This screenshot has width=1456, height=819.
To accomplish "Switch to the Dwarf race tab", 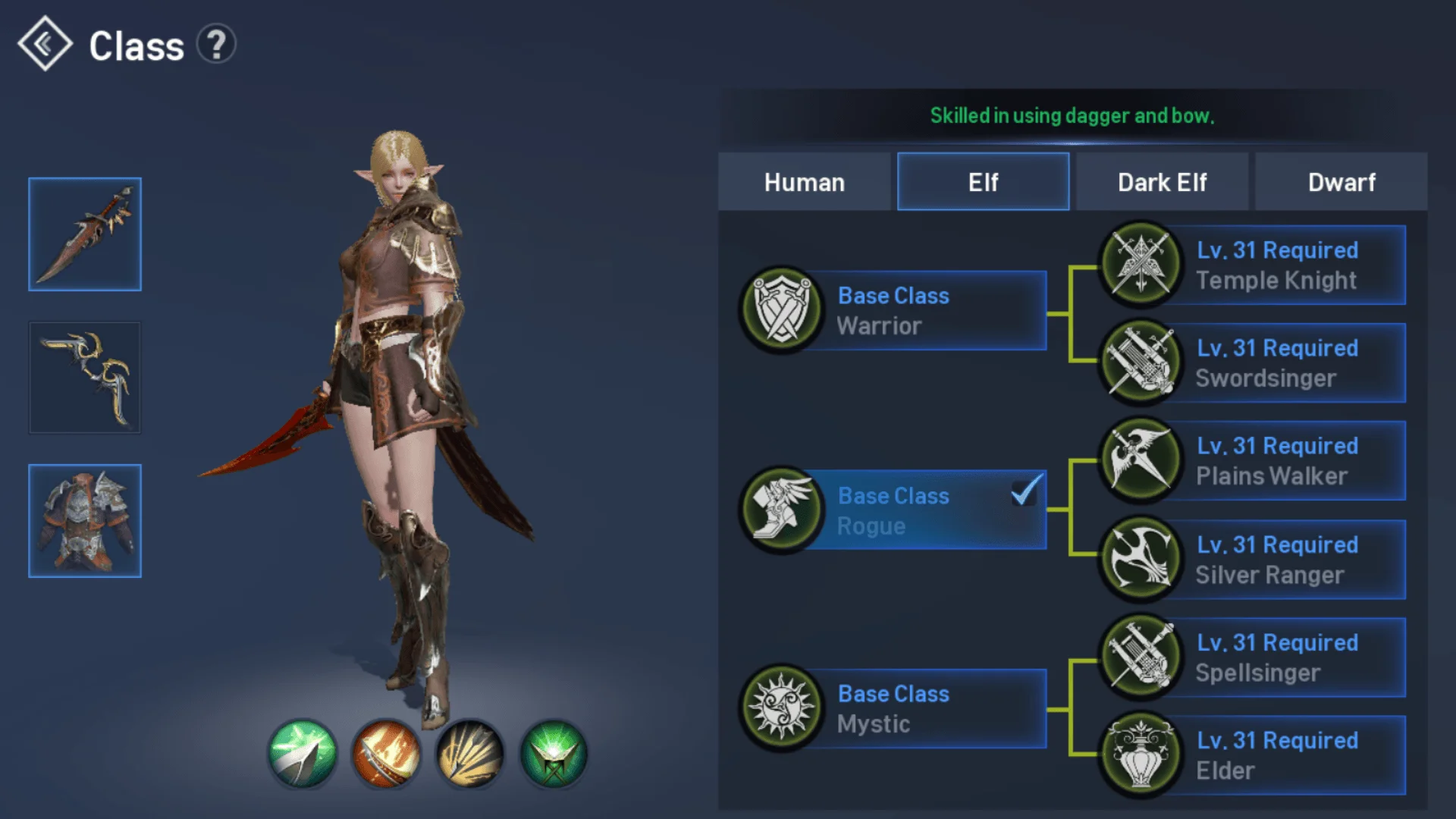I will (x=1341, y=182).
